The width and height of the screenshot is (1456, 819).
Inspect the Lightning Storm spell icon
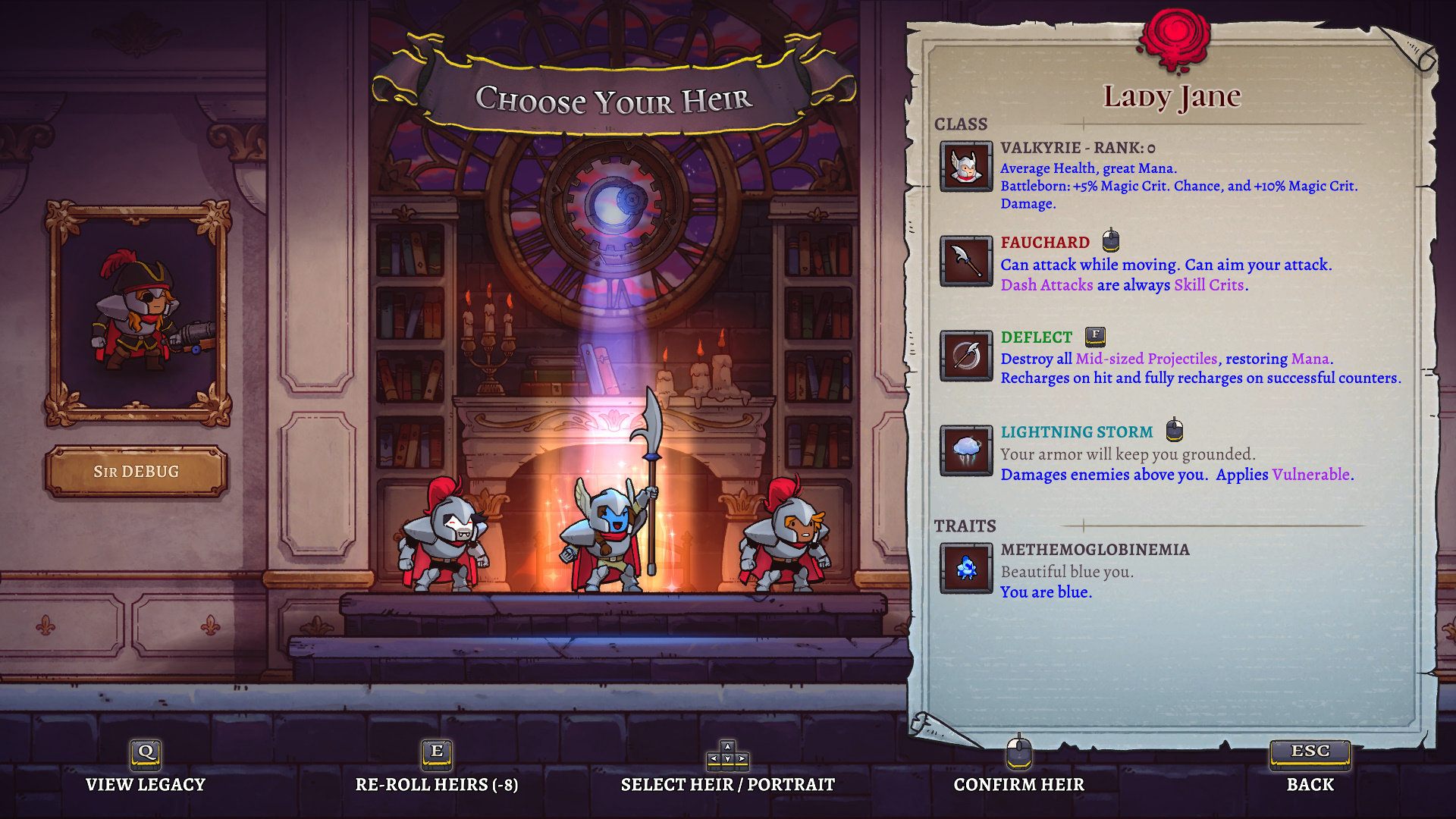(x=965, y=450)
